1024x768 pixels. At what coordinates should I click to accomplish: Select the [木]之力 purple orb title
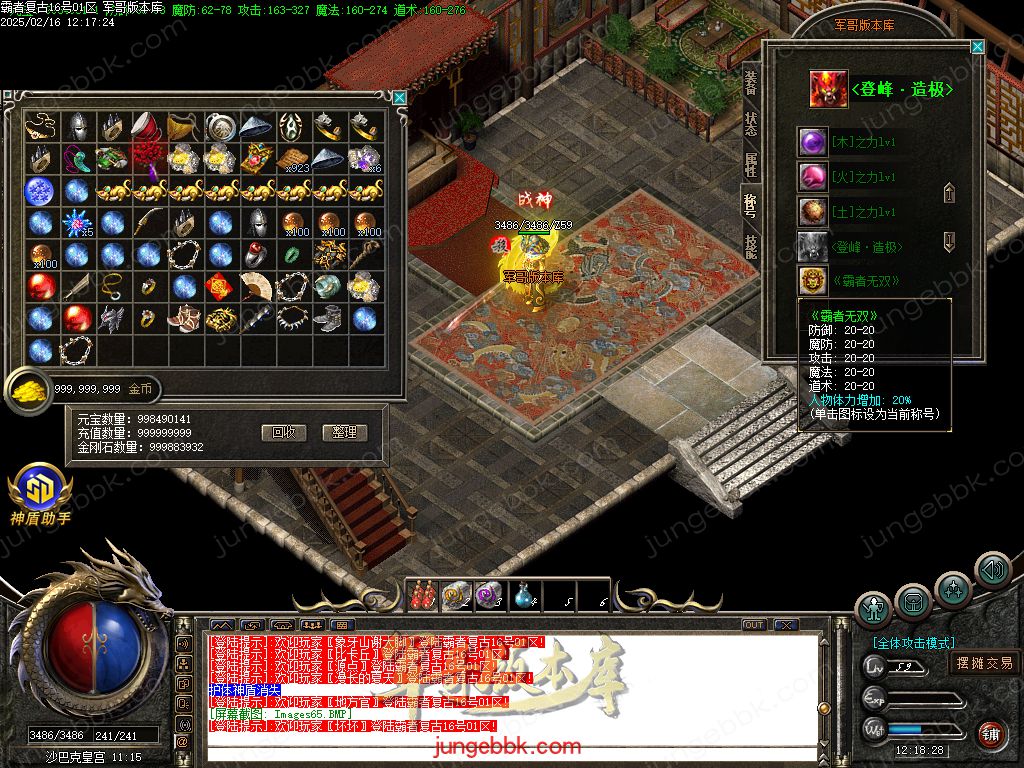(x=811, y=142)
